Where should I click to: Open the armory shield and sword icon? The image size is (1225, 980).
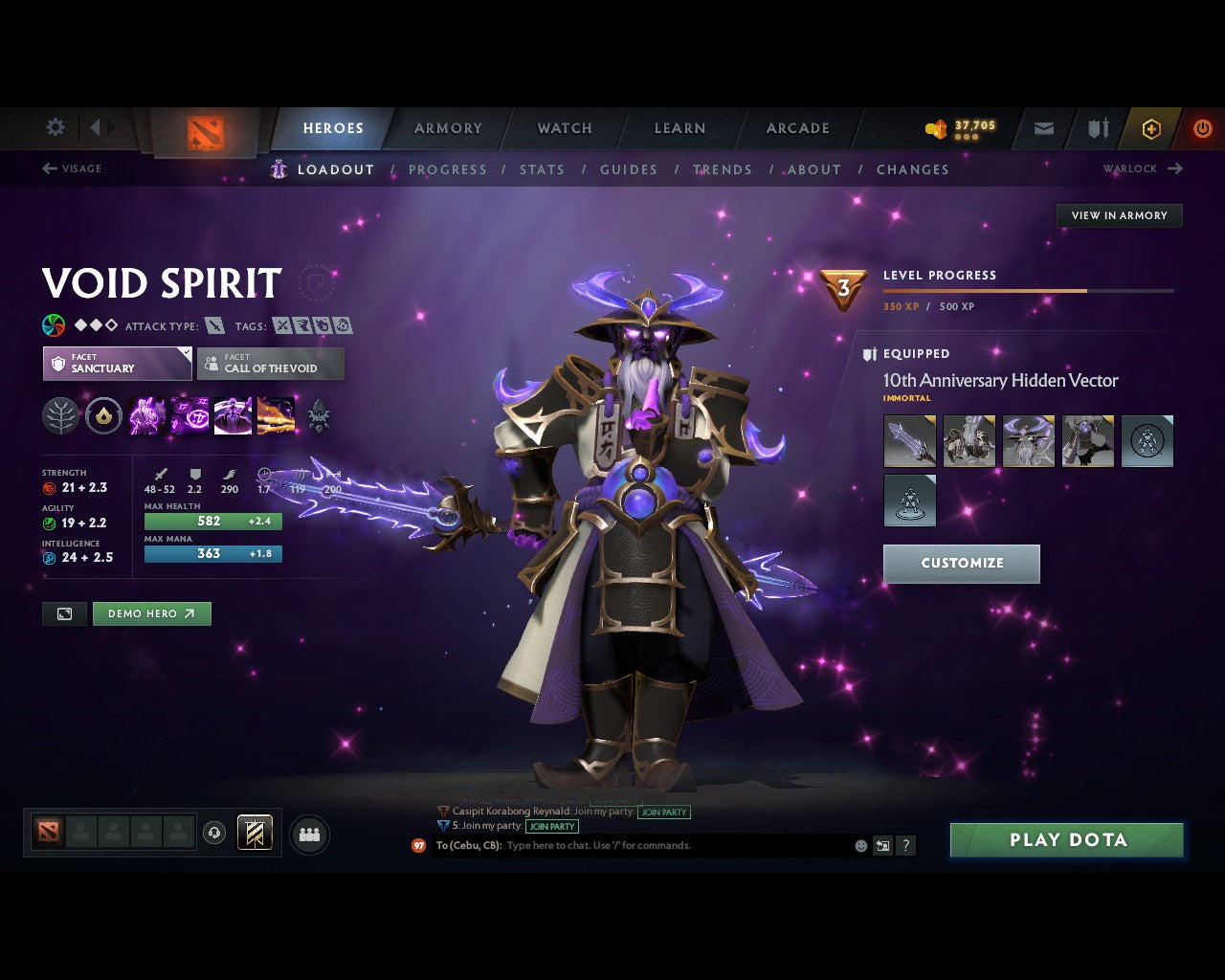pyautogui.click(x=1096, y=127)
